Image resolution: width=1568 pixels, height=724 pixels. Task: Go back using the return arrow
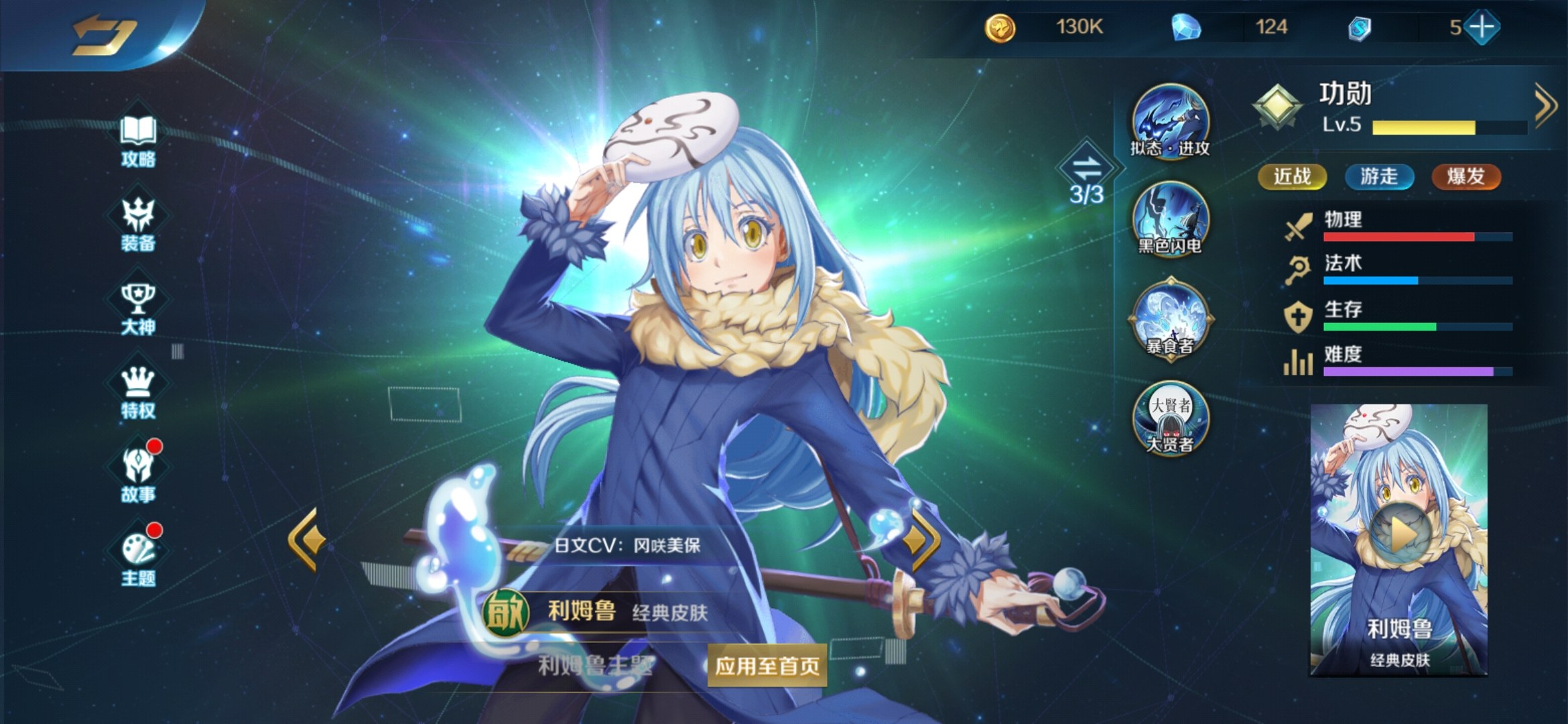click(x=104, y=34)
